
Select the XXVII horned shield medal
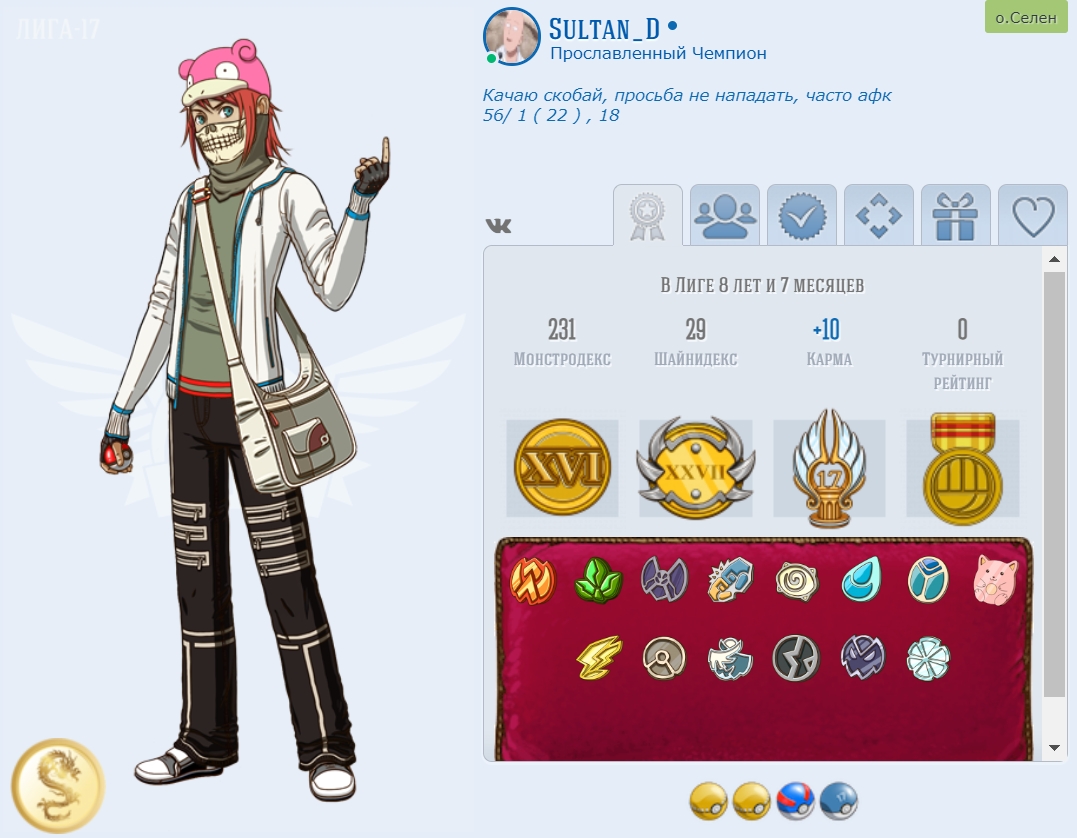click(695, 469)
